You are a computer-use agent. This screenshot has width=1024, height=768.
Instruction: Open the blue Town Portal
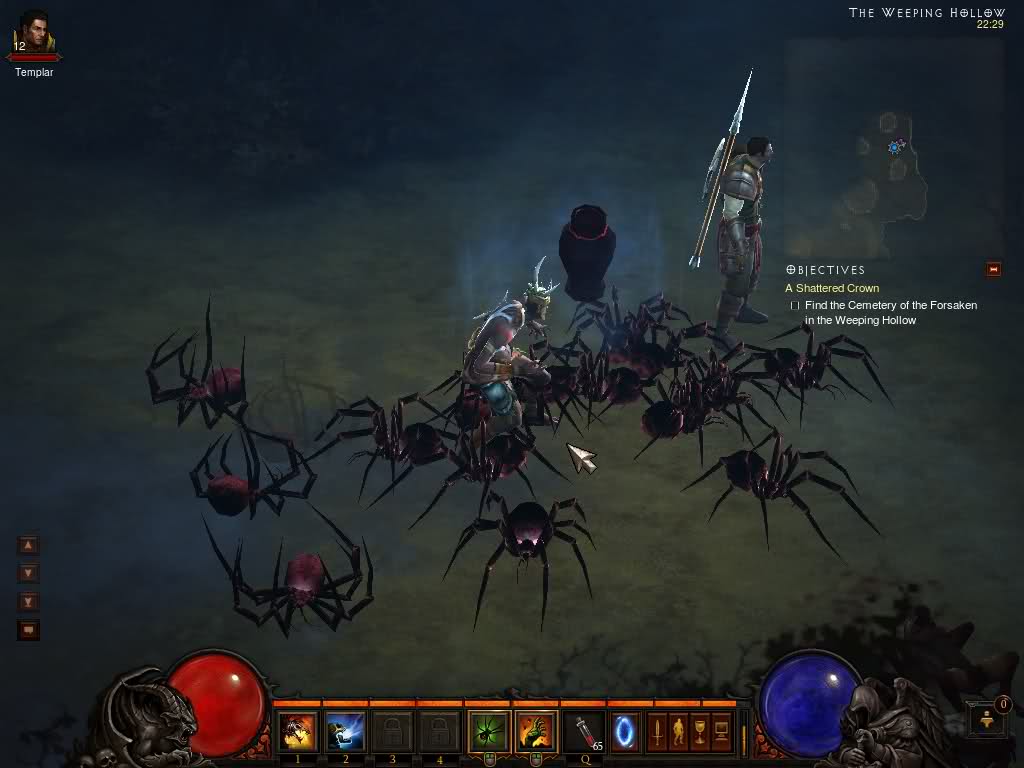tap(626, 732)
